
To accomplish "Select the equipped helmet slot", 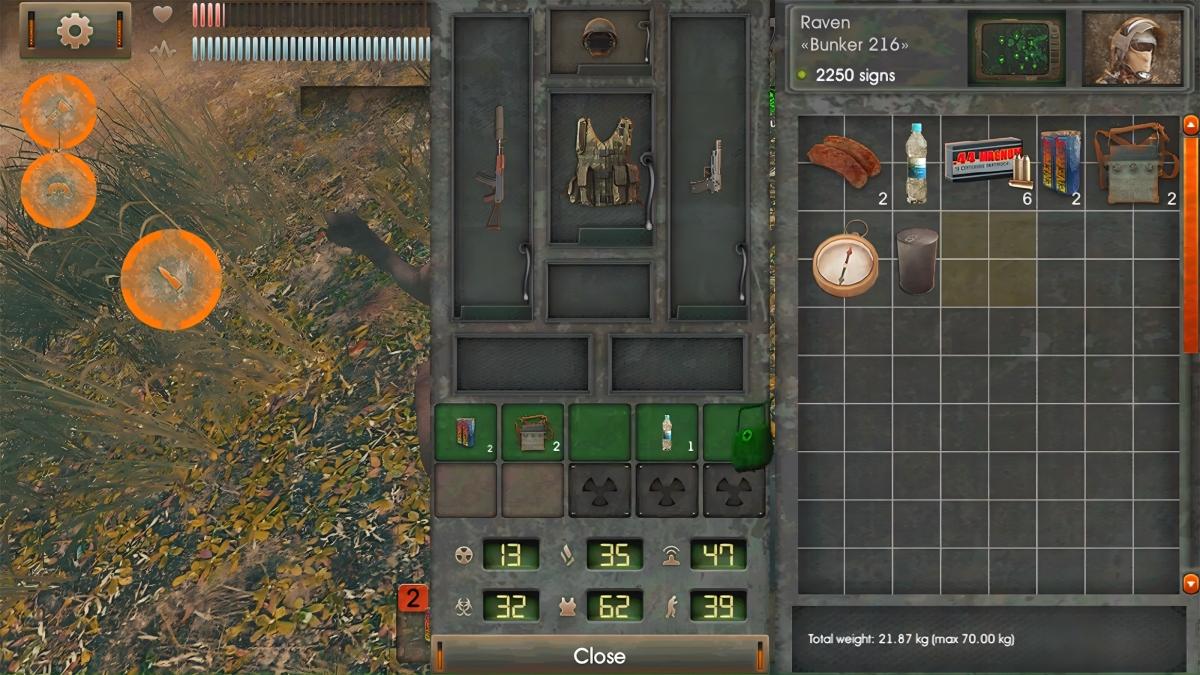I will click(599, 40).
